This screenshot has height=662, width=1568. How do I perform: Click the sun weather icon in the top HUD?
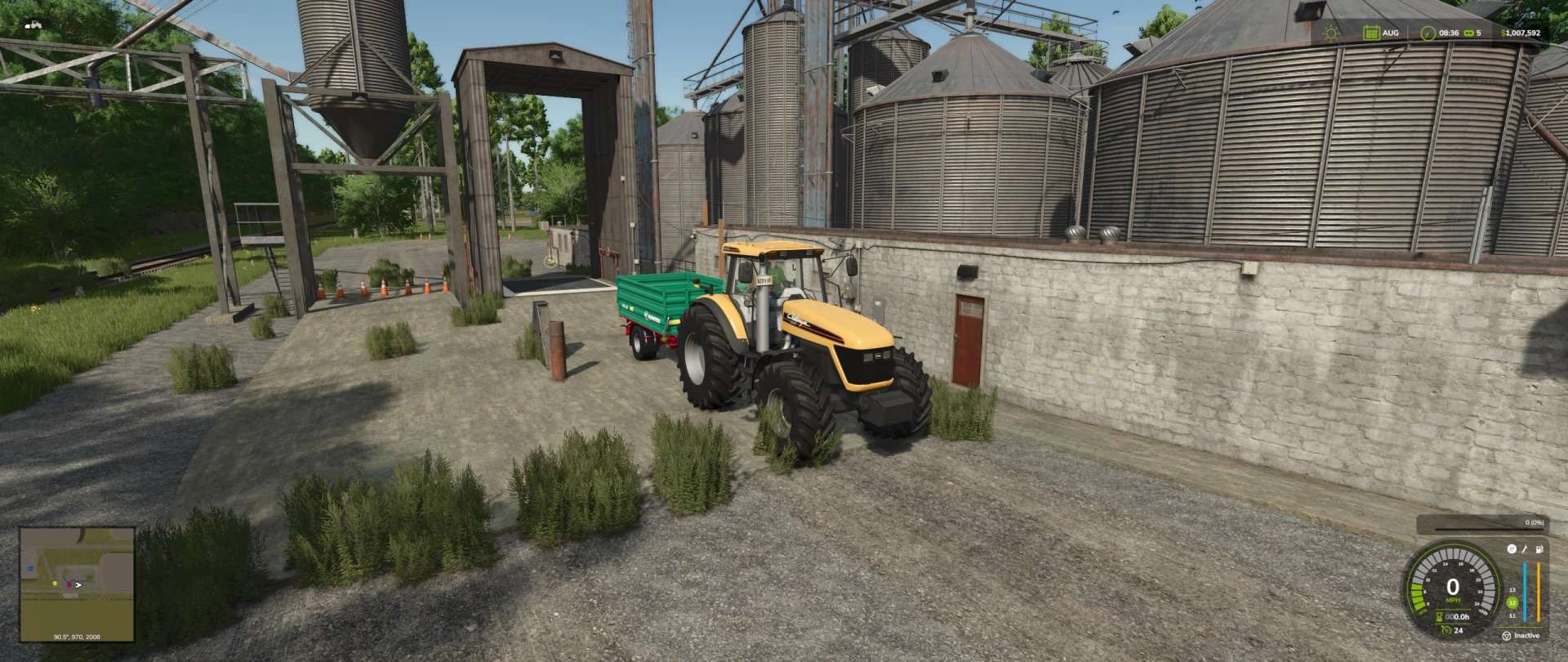click(1330, 33)
